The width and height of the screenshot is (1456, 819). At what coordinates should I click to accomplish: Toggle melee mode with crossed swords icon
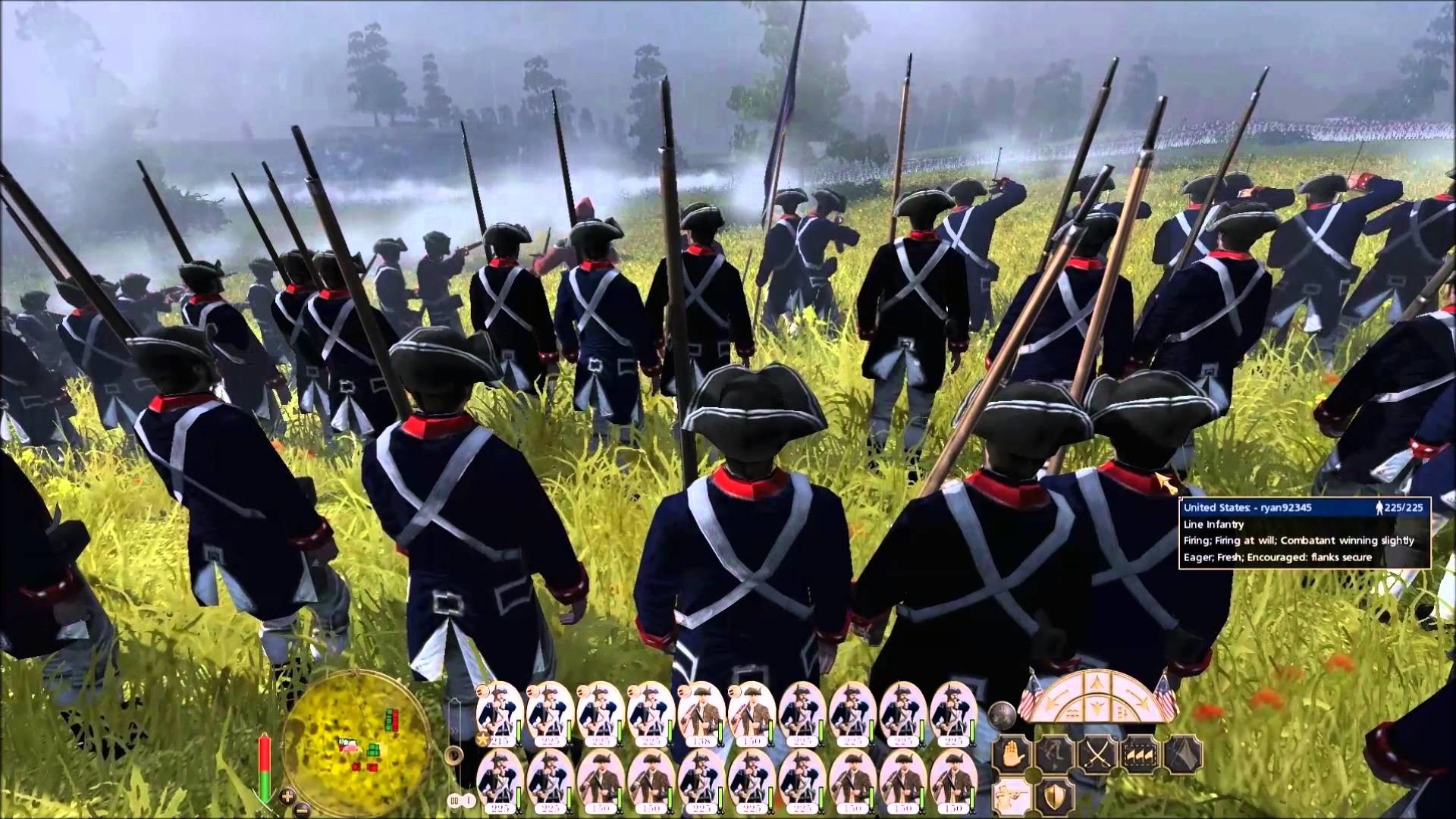1097,753
